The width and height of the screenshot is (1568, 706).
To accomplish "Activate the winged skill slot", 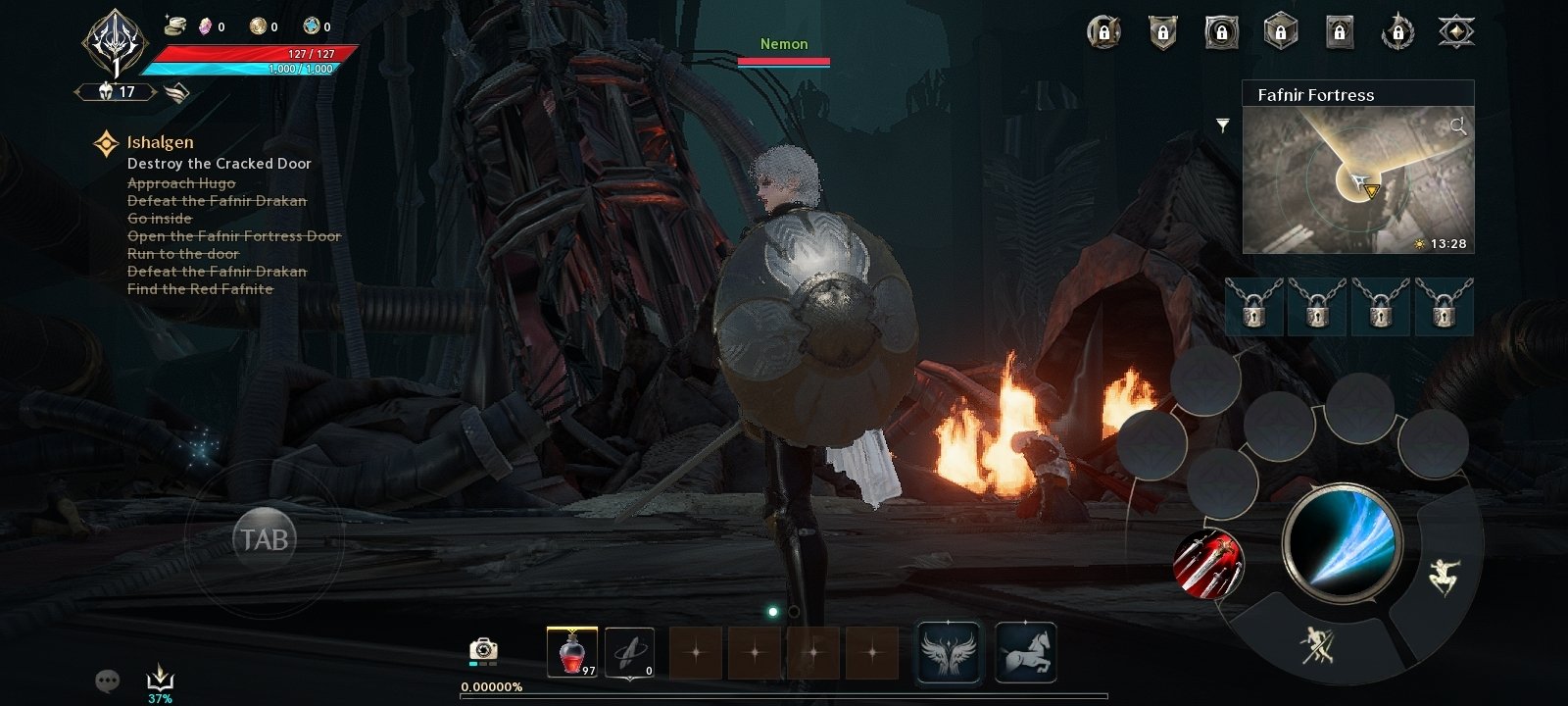I will point(948,652).
